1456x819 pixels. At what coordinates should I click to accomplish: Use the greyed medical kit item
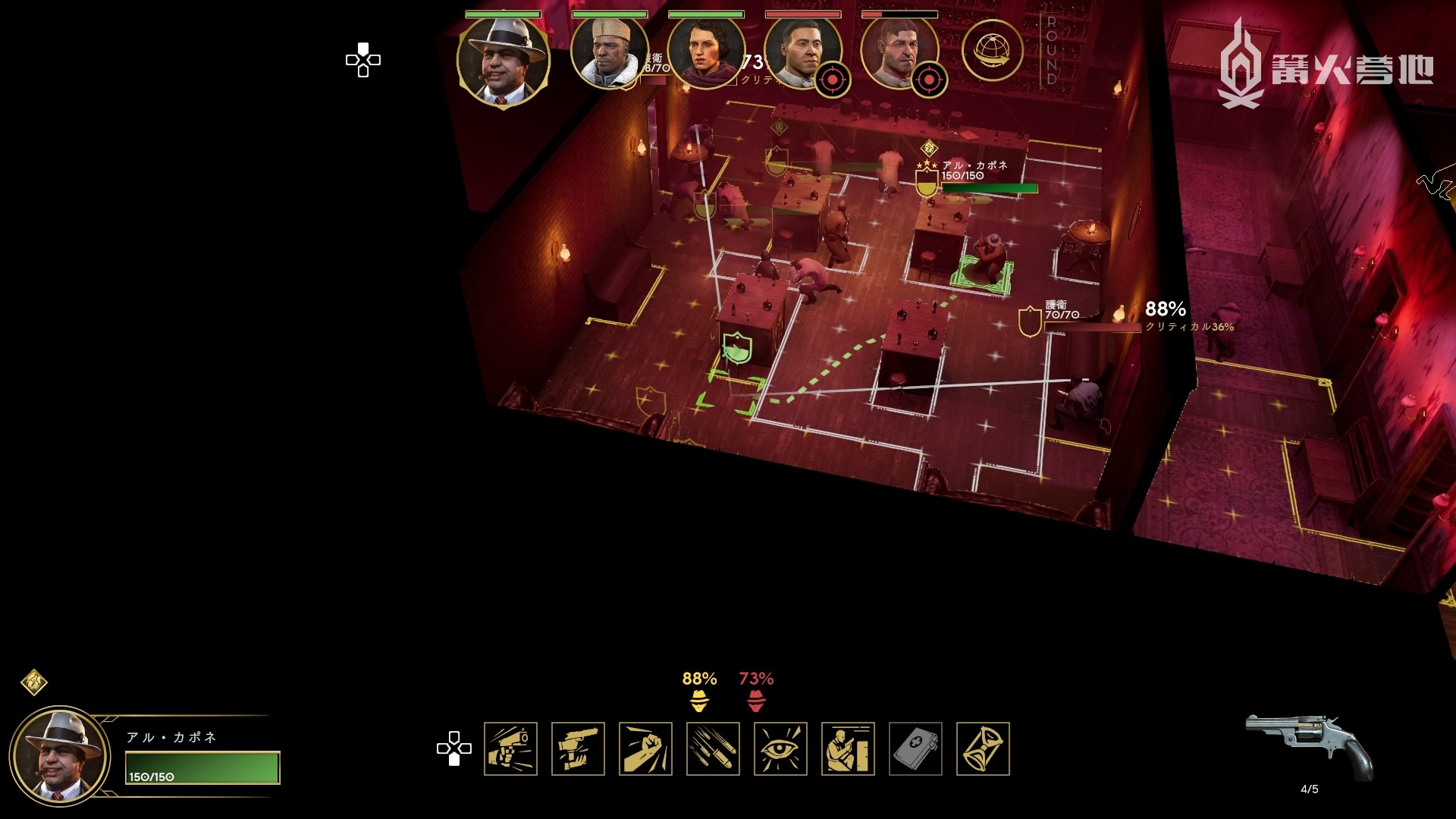[915, 748]
